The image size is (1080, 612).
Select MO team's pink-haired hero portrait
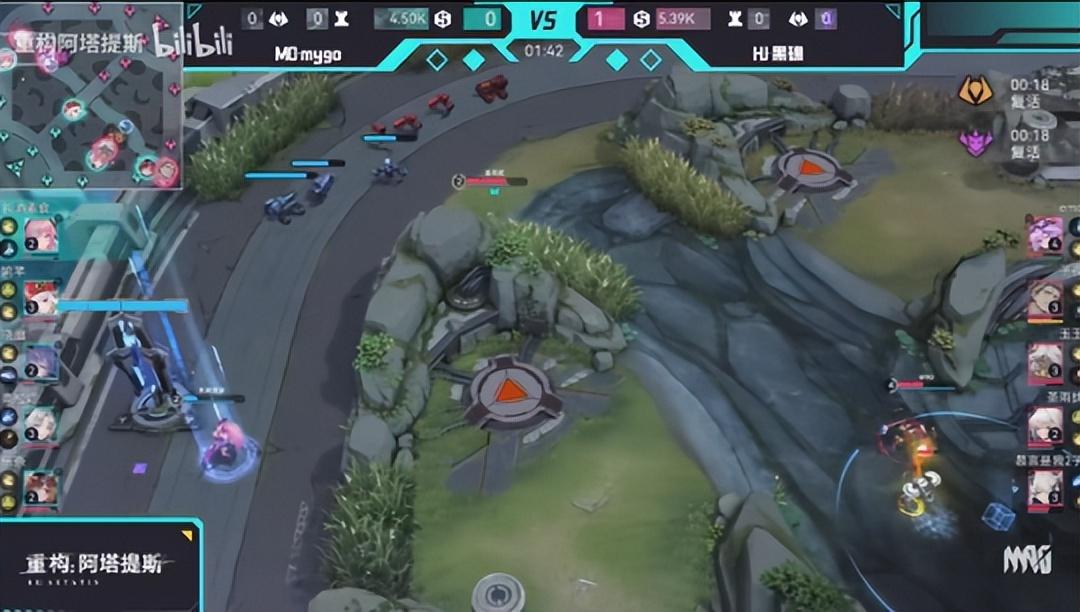tap(41, 236)
